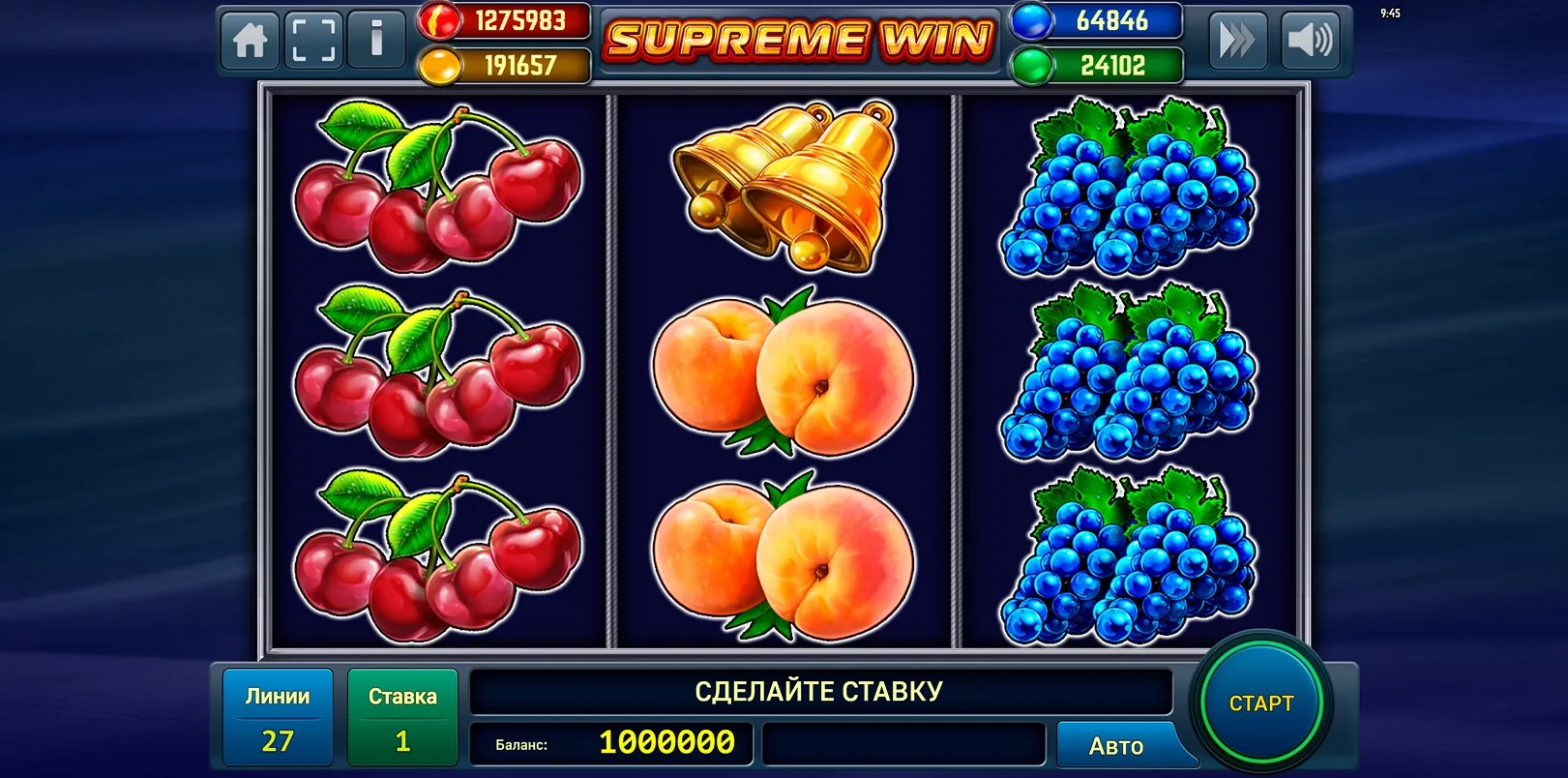Click the green jackpot orb icon
This screenshot has width=1568, height=778.
pyautogui.click(x=1031, y=66)
